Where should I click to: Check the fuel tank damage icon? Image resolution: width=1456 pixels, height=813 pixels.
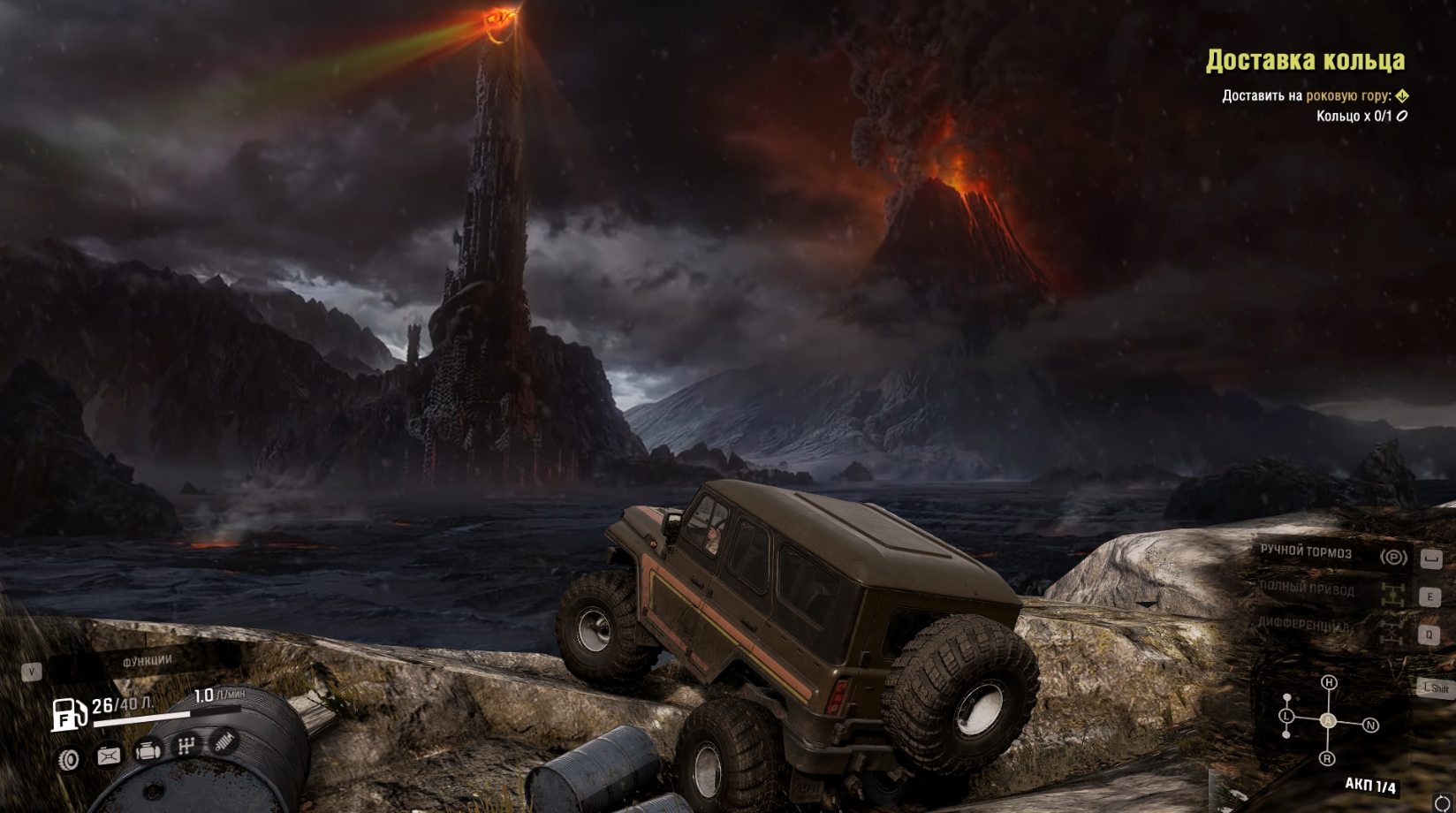tap(109, 756)
